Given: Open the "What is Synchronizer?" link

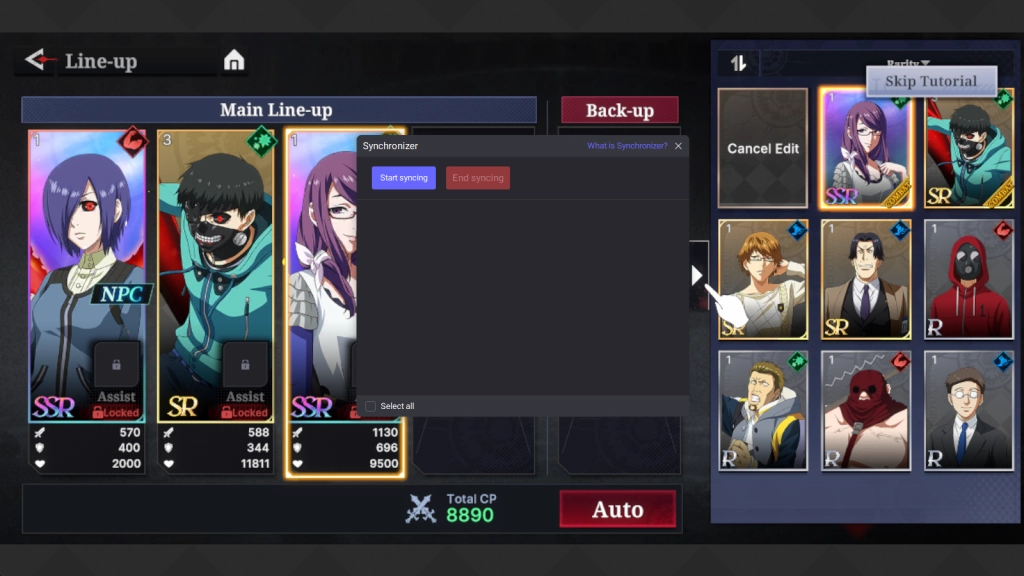Looking at the screenshot, I should (x=627, y=146).
